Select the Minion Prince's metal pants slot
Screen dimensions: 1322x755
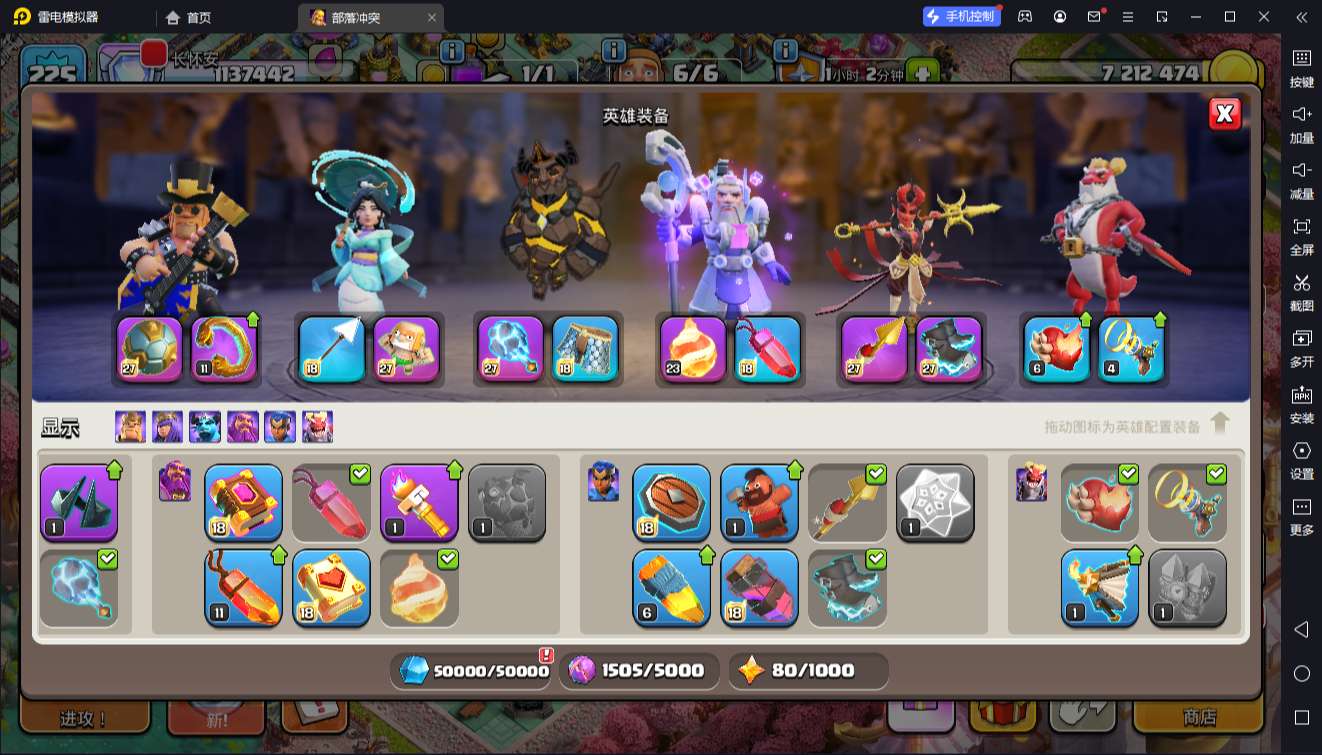pos(585,348)
